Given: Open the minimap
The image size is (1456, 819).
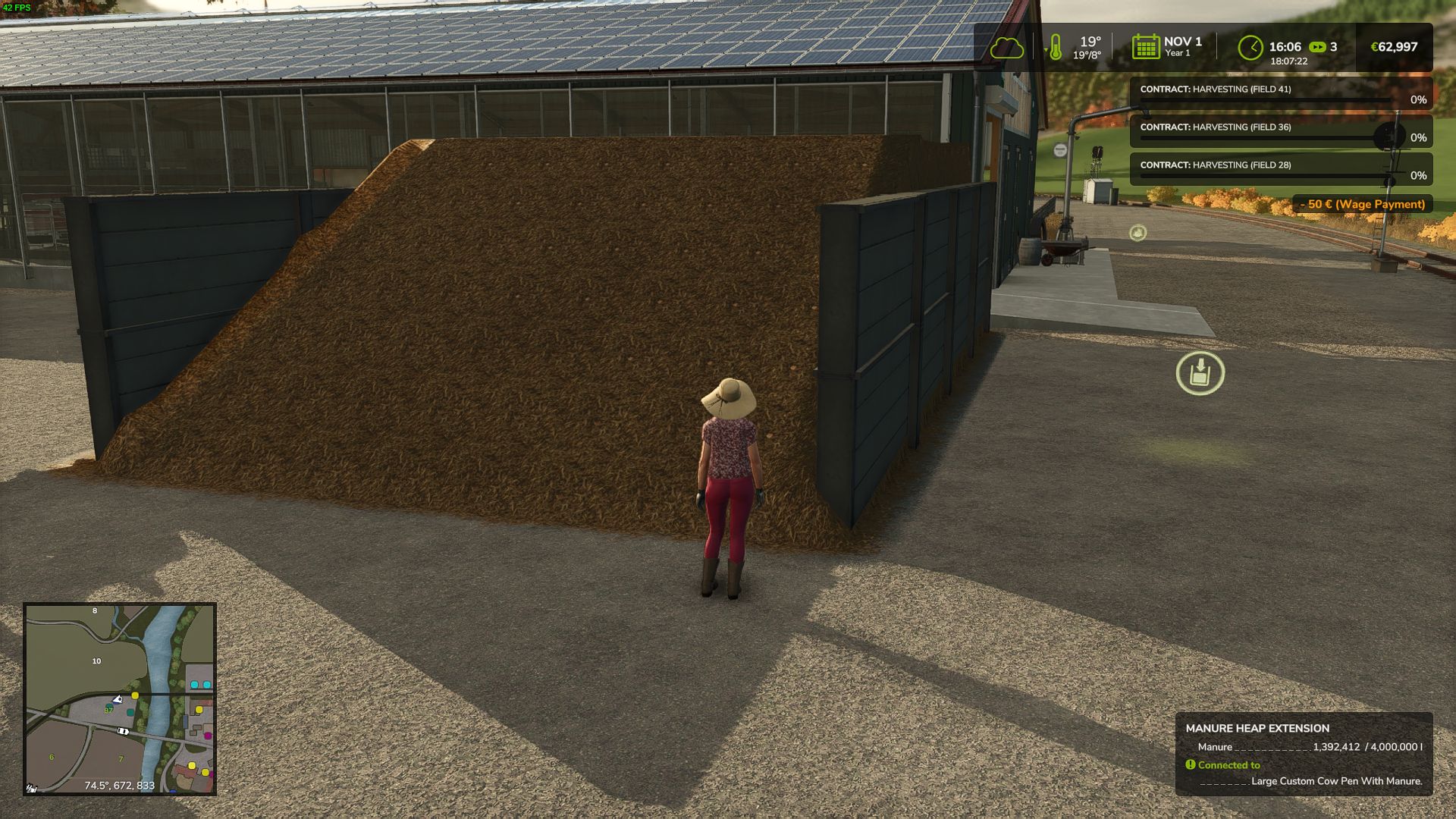Looking at the screenshot, I should [x=120, y=698].
